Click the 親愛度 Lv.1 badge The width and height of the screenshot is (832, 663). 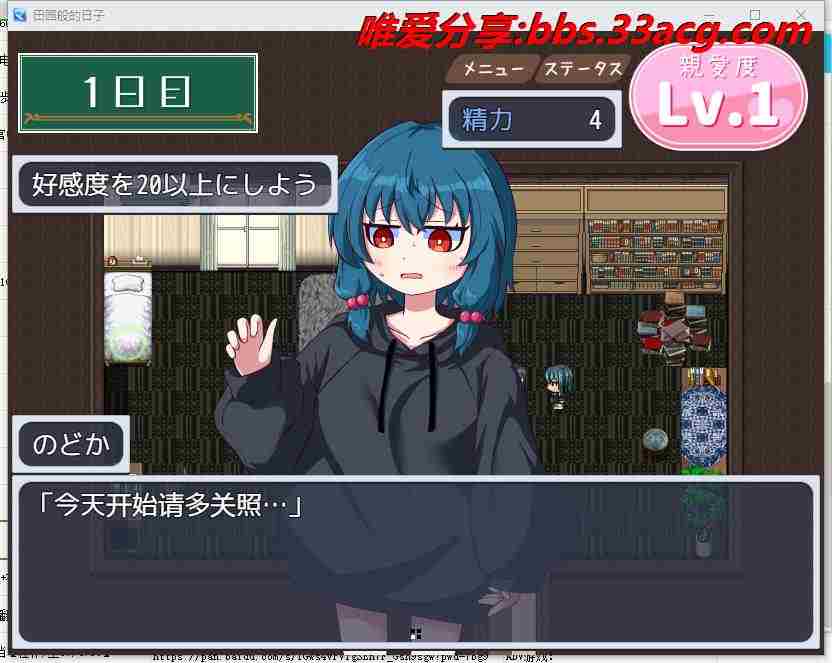coord(718,97)
